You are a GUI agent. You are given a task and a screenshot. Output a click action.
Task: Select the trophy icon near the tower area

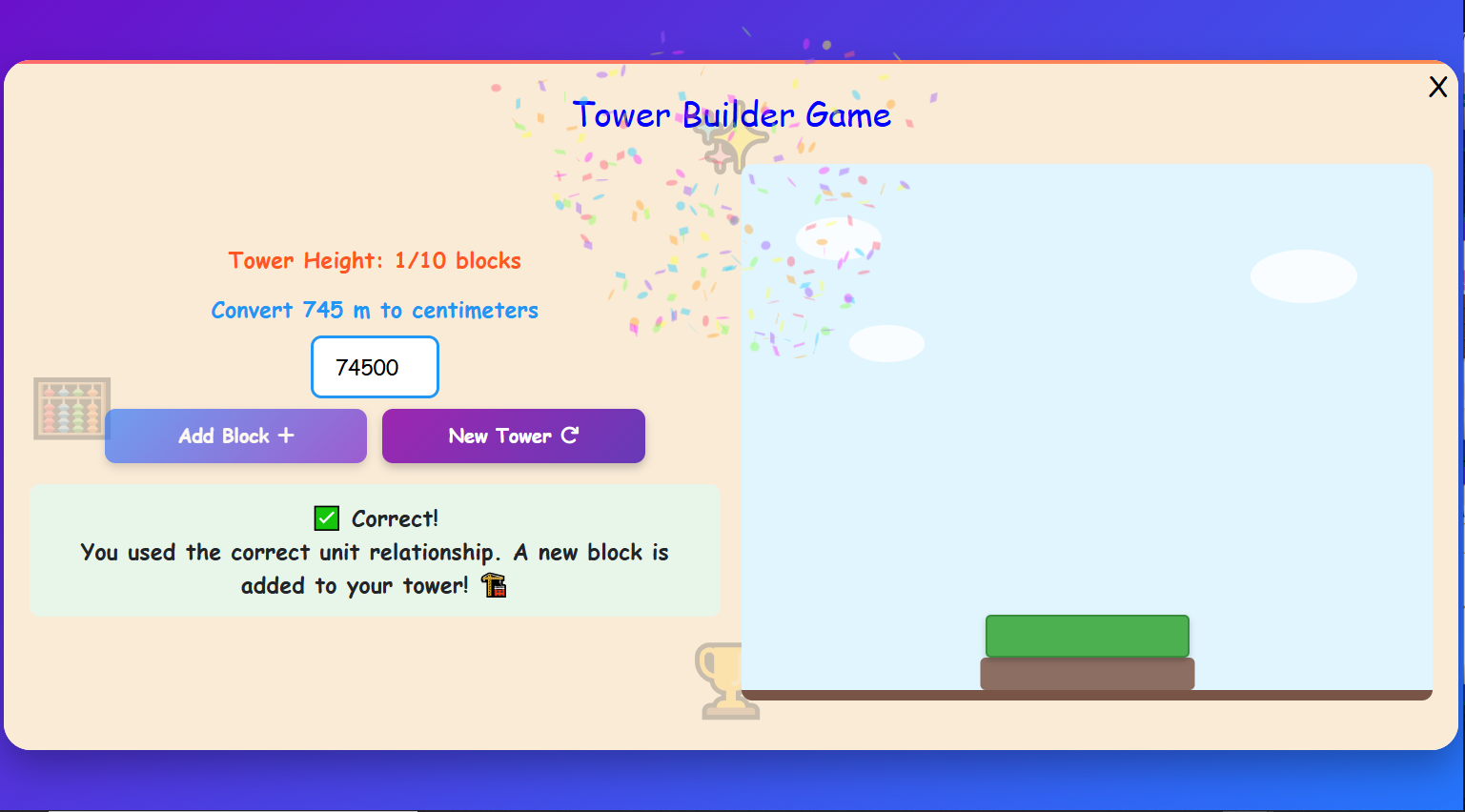[727, 680]
